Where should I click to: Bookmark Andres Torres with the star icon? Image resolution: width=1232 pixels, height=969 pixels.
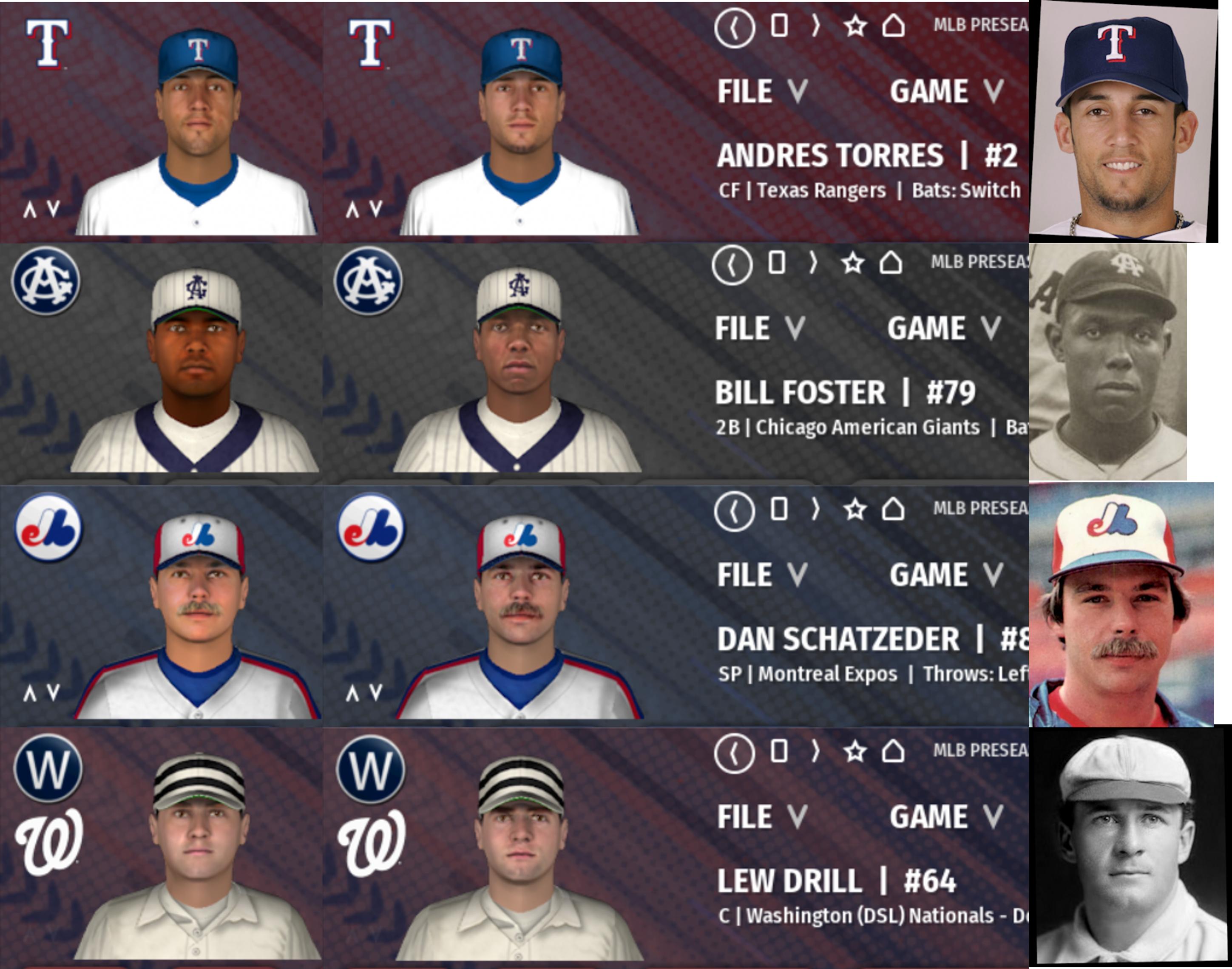(855, 26)
